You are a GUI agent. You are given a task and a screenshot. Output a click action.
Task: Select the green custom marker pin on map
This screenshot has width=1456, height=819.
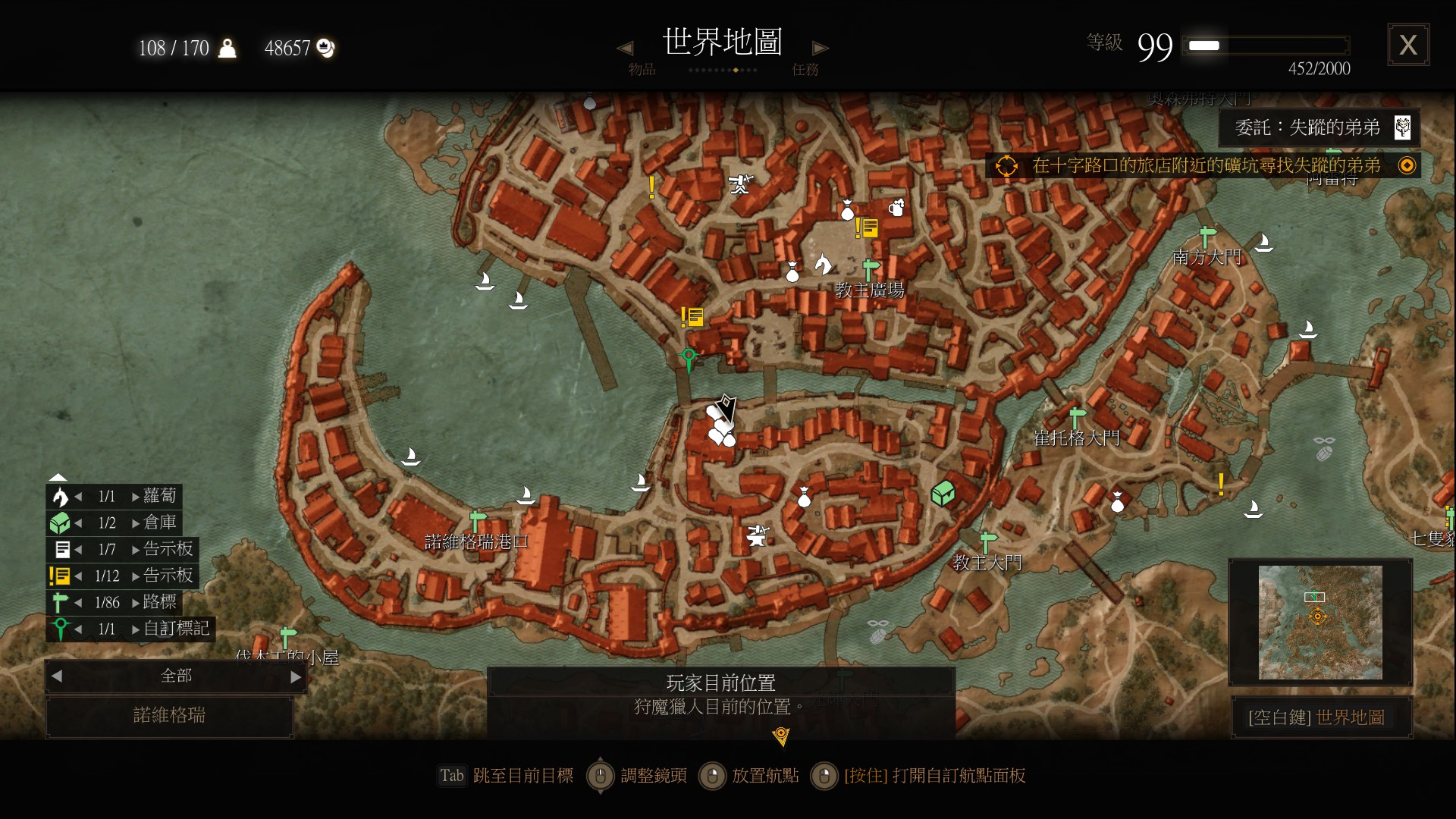688,355
